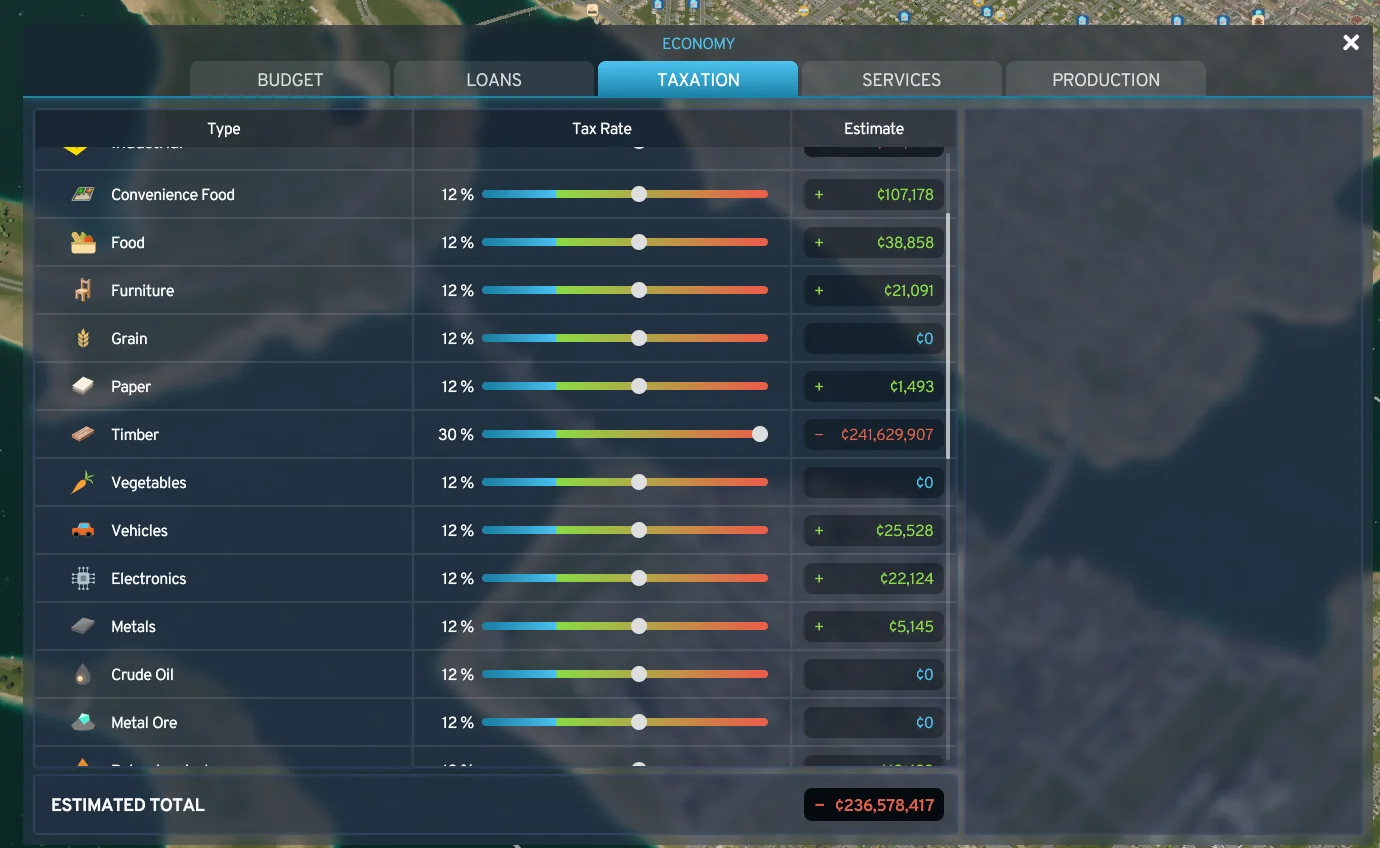
Task: Select the Timber planks icon
Action: [x=81, y=434]
